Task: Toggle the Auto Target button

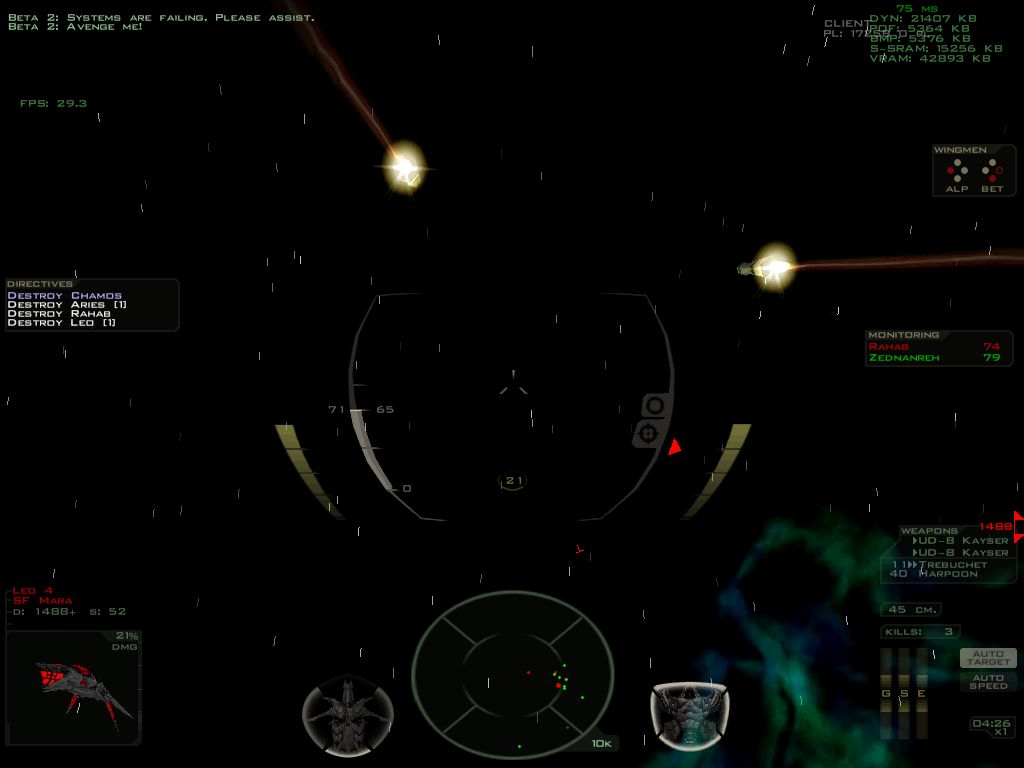Action: (988, 658)
